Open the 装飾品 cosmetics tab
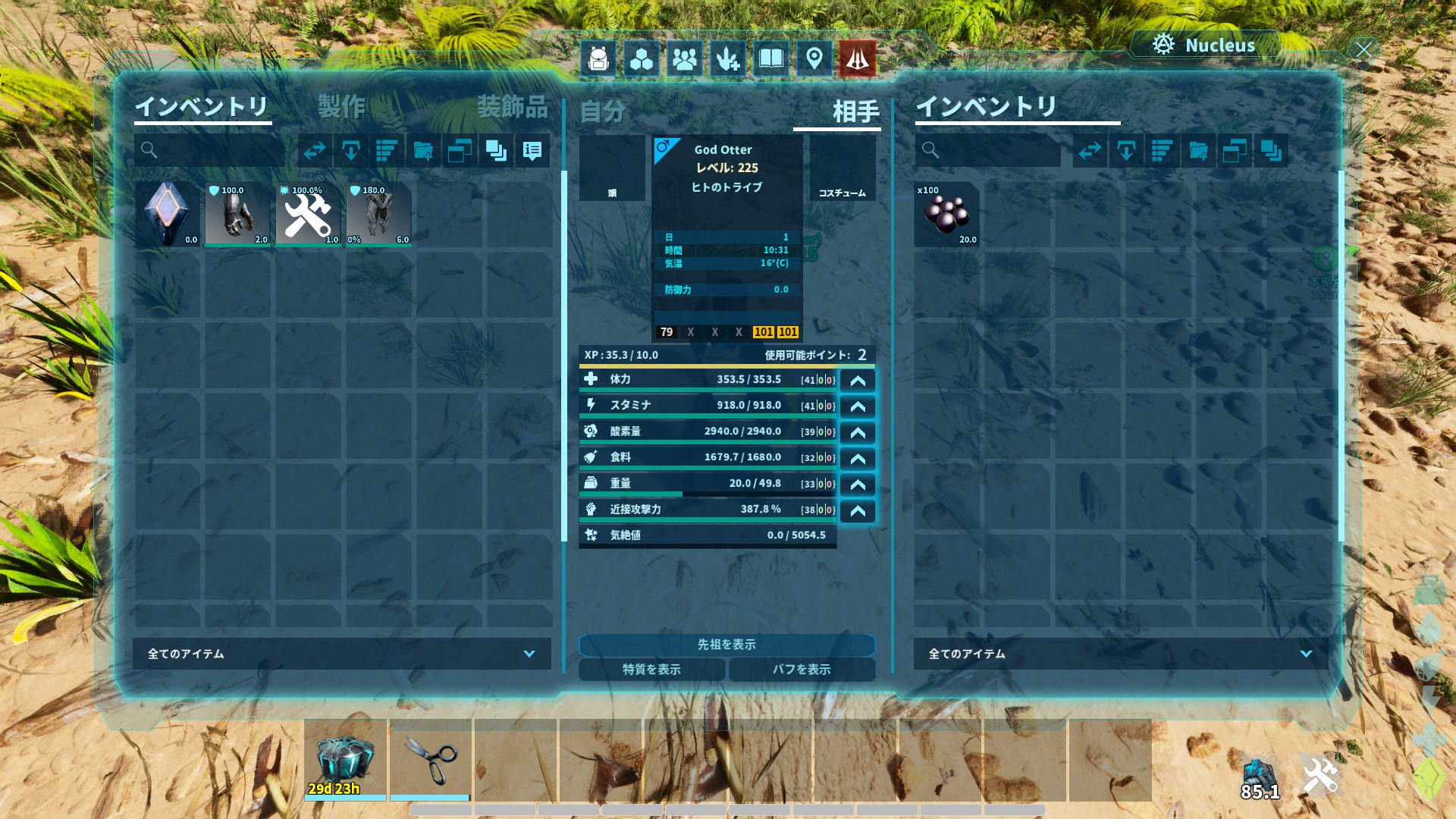The height and width of the screenshot is (819, 1456). coord(512,107)
